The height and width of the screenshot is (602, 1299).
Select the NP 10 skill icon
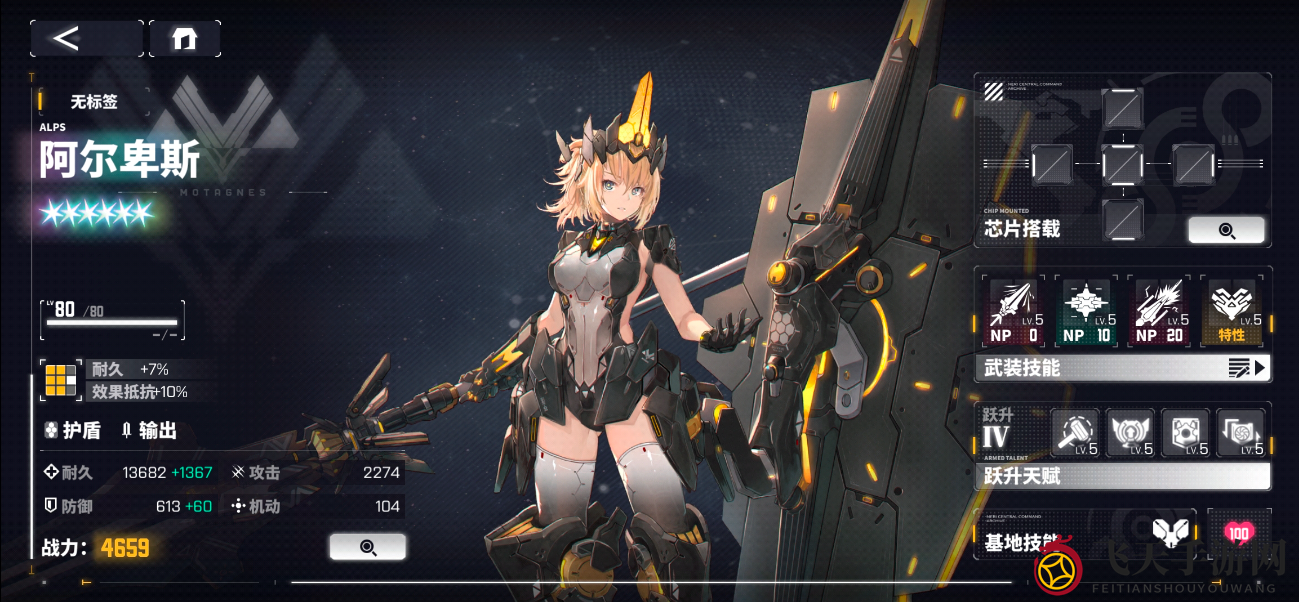[1086, 311]
